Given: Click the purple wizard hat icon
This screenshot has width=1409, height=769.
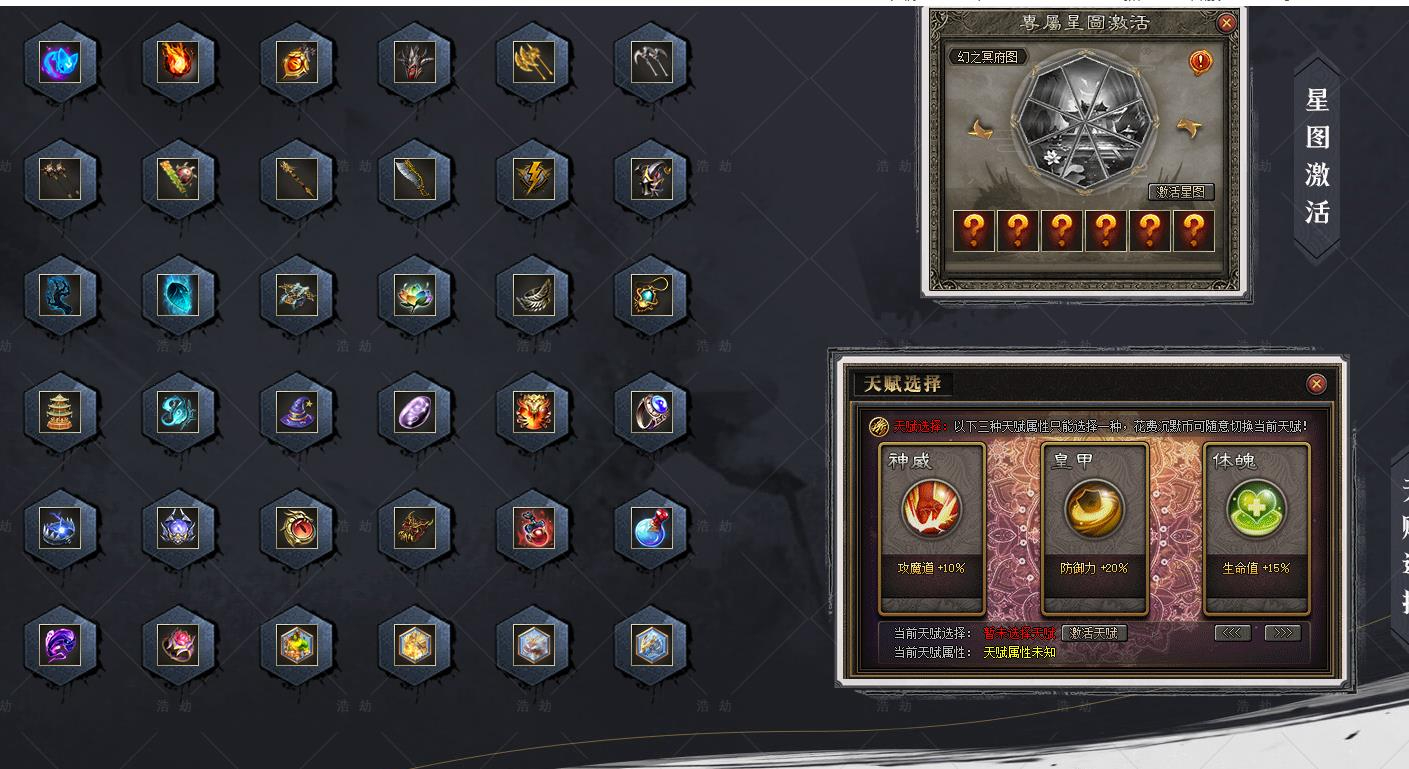Looking at the screenshot, I should pos(298,410).
